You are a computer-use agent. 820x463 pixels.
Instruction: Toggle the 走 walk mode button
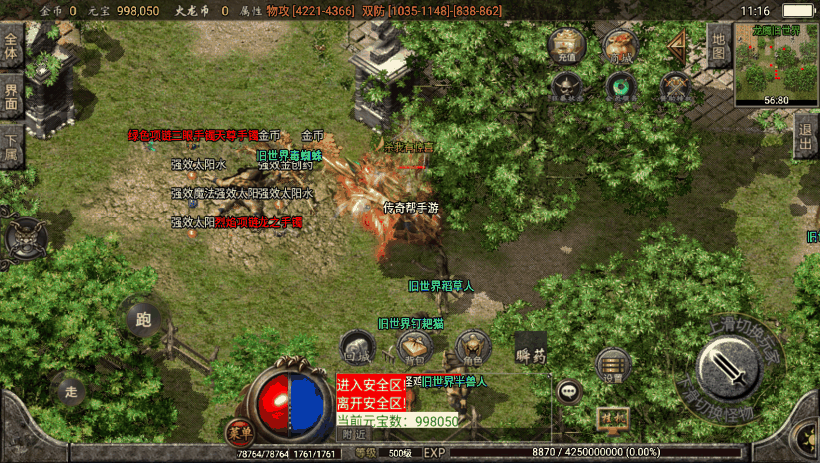[x=70, y=390]
